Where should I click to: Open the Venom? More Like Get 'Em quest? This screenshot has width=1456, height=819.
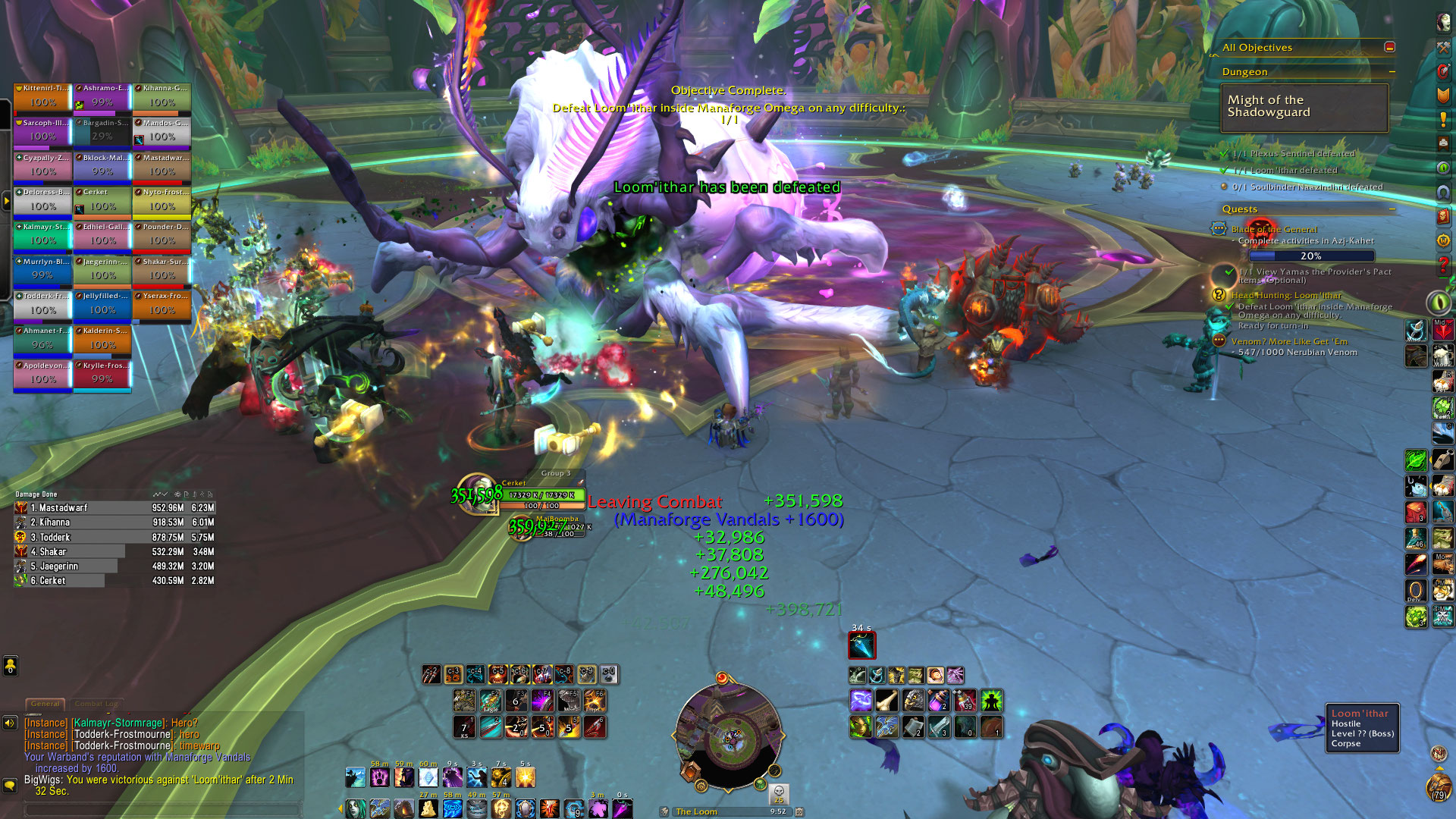[x=1289, y=341]
